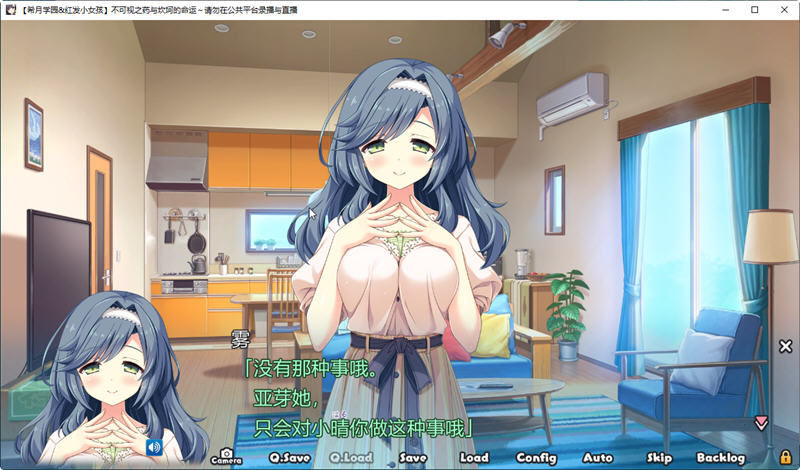Show the Backlog history

[721, 457]
